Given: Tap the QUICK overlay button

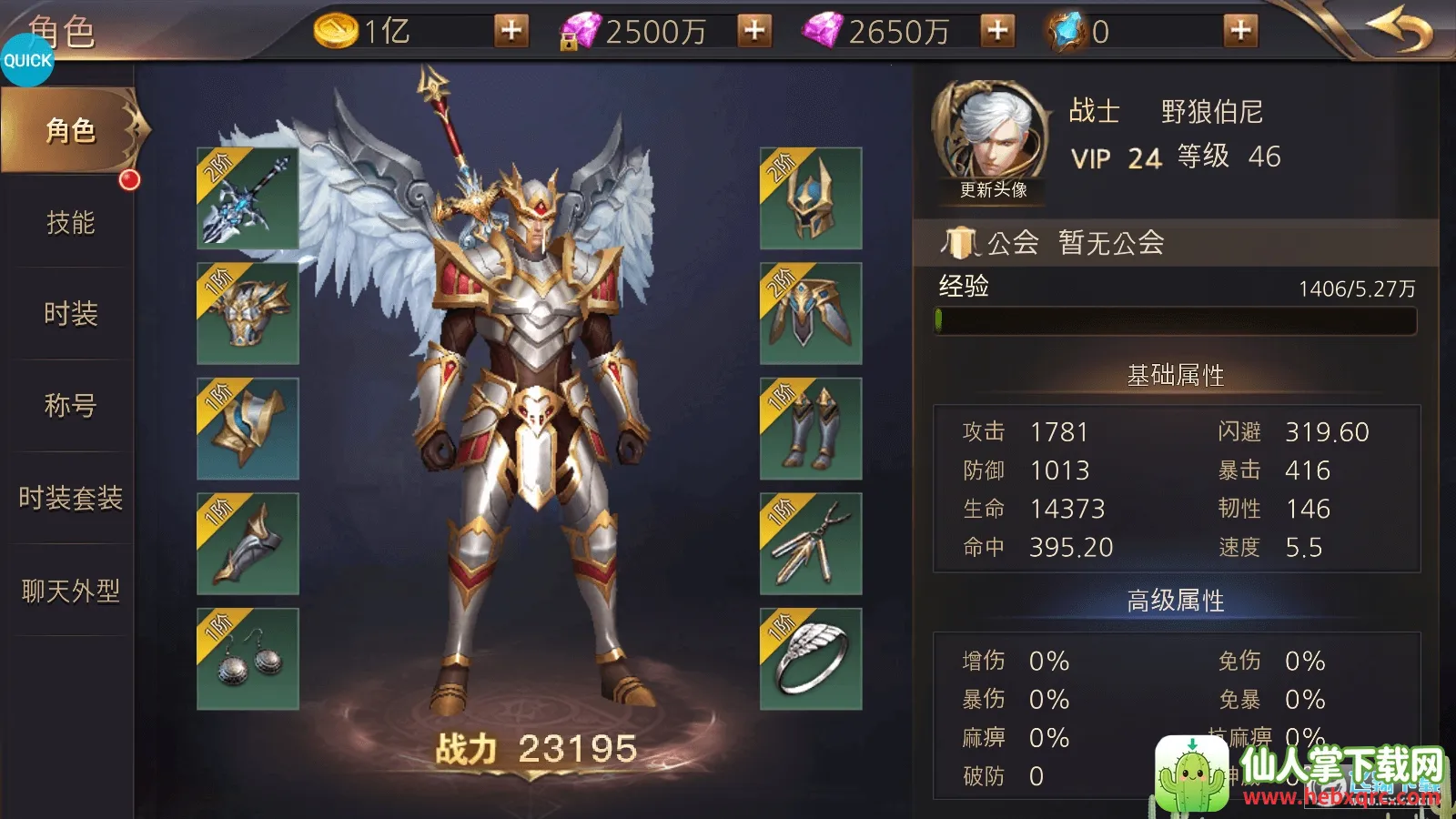Looking at the screenshot, I should [27, 61].
